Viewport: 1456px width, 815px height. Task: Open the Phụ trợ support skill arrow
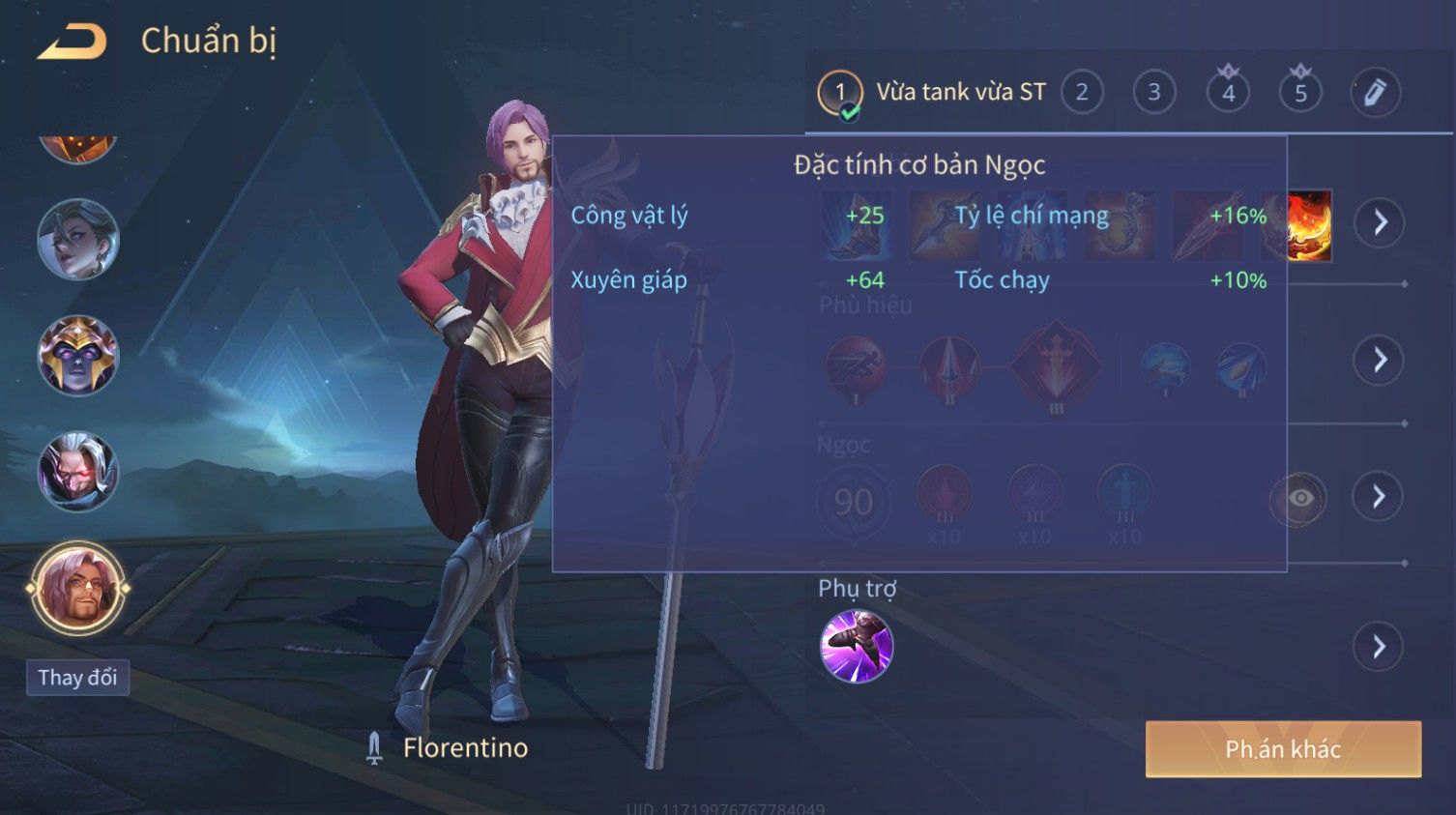pos(1379,646)
